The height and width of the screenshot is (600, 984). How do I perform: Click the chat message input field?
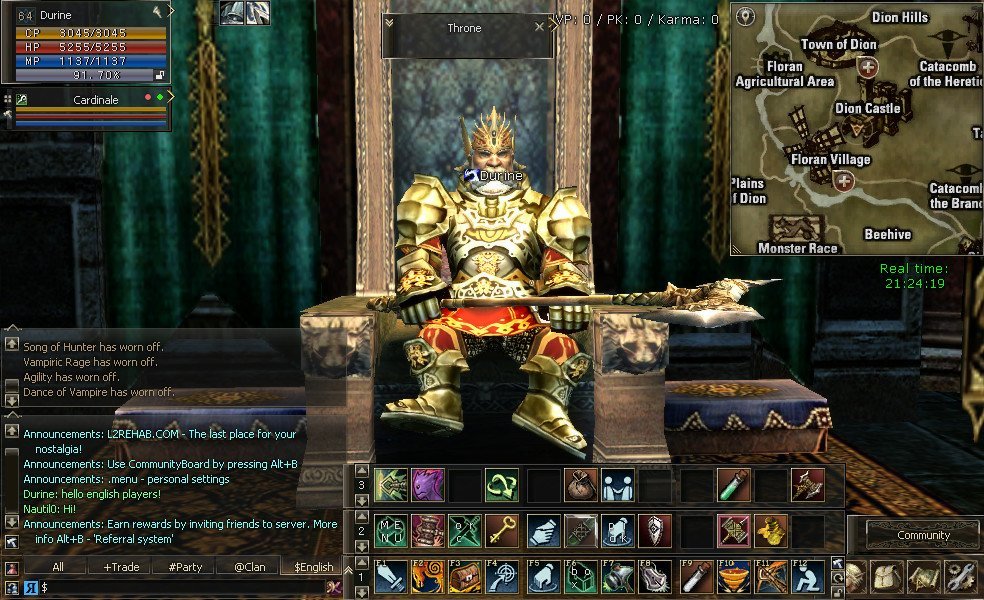(180, 588)
